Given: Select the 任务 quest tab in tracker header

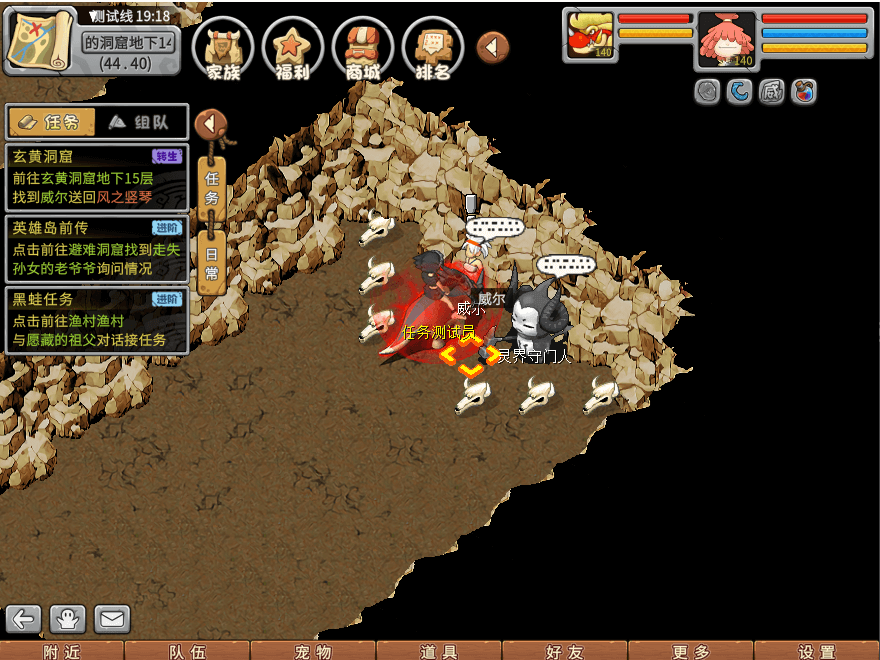Looking at the screenshot, I should (52, 122).
